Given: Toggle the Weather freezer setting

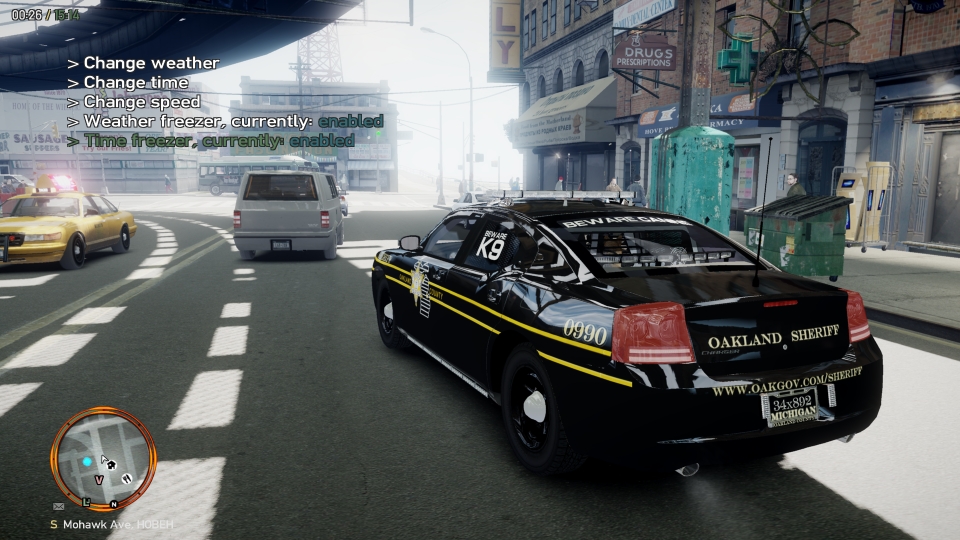Looking at the screenshot, I should tap(225, 121).
